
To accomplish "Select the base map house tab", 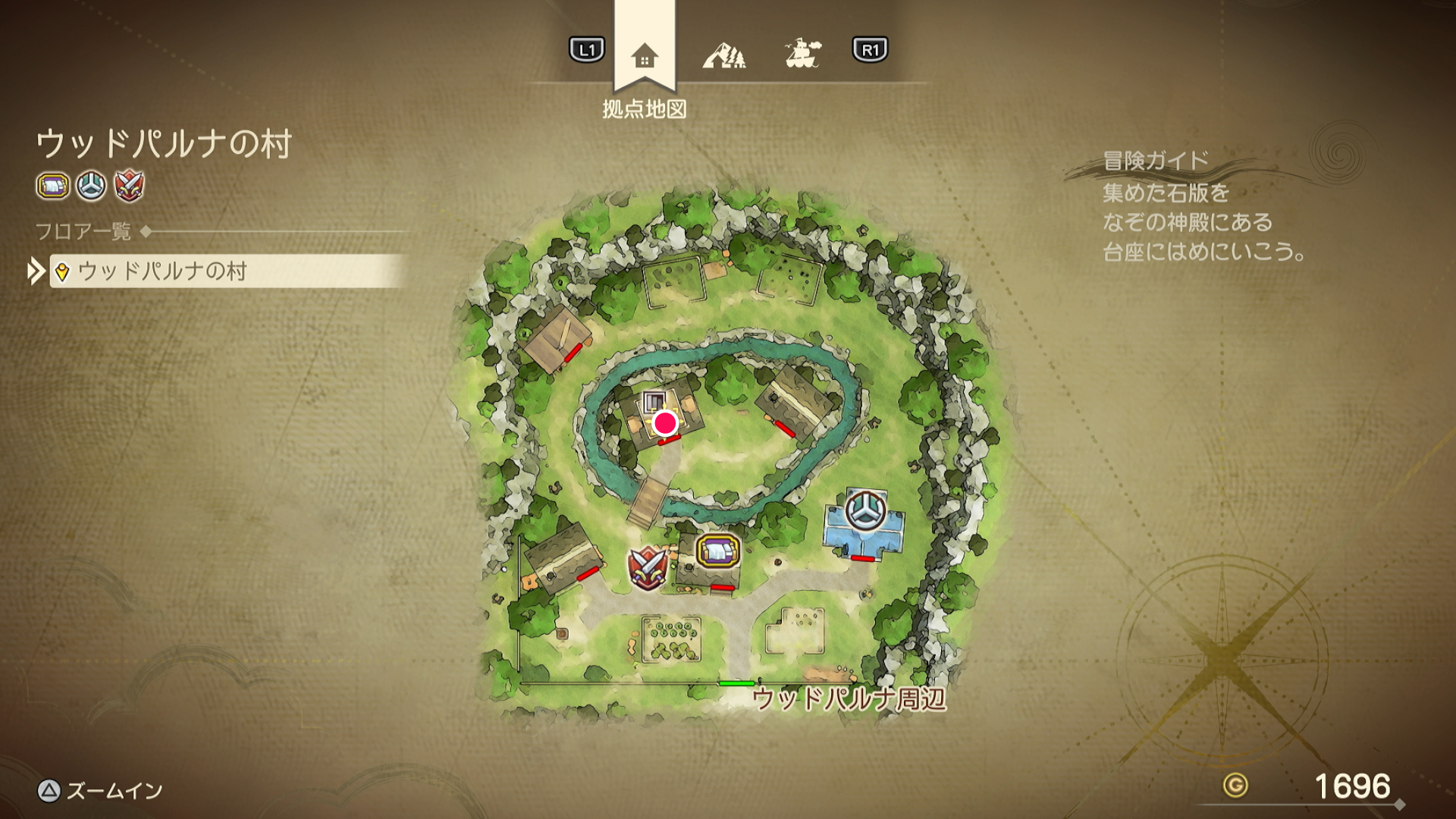I will click(644, 55).
